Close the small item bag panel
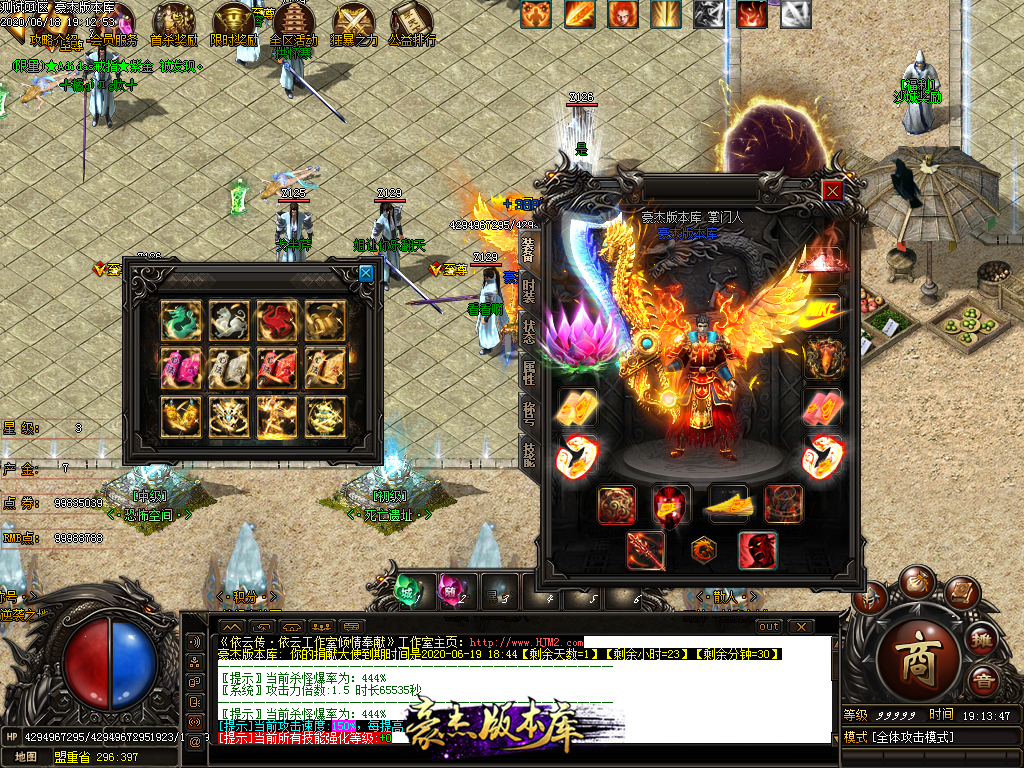The width and height of the screenshot is (1024, 768). 366,273
